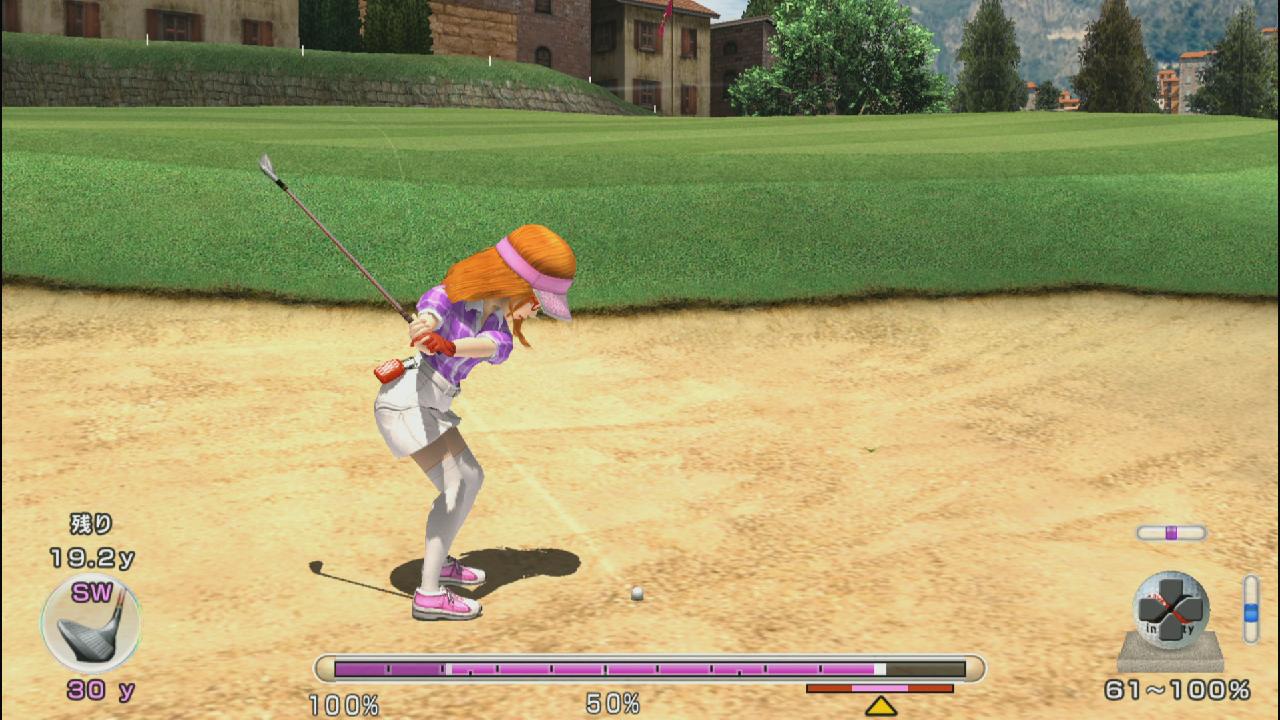Click the ball lie d-pad icon
This screenshot has width=1280, height=720.
pyautogui.click(x=1170, y=610)
